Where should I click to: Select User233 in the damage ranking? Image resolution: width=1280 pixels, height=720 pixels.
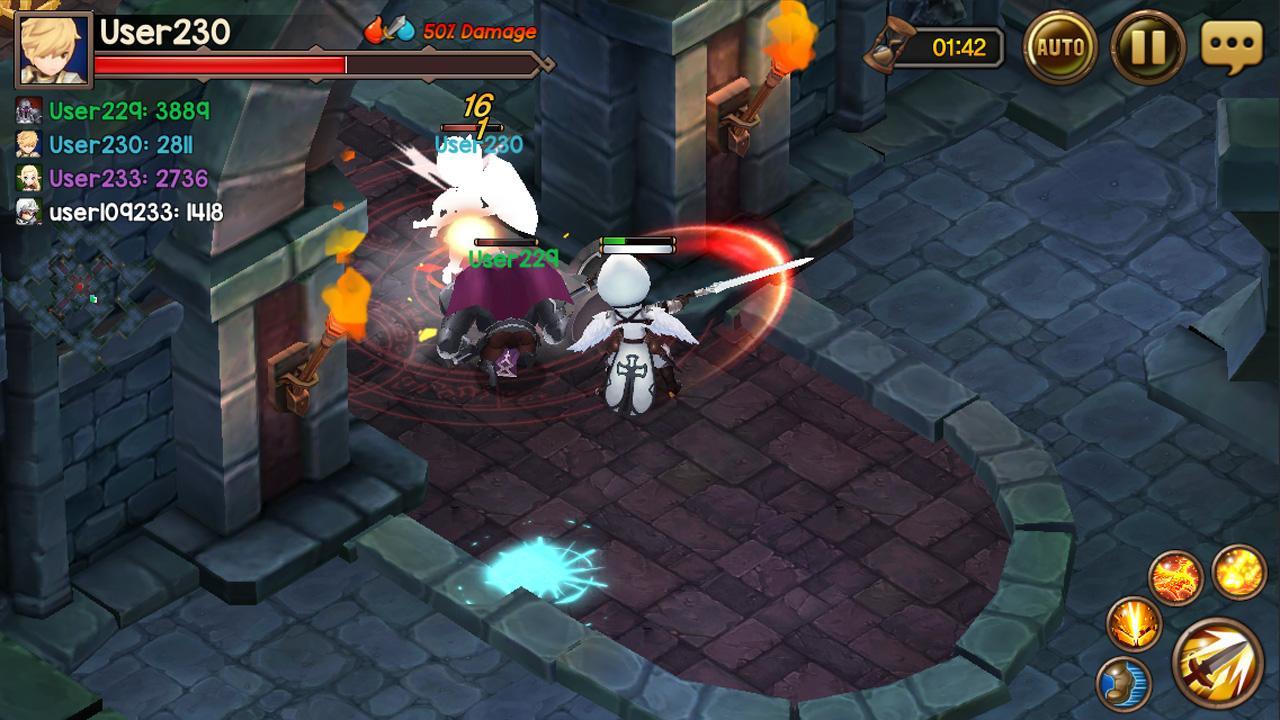pos(128,179)
